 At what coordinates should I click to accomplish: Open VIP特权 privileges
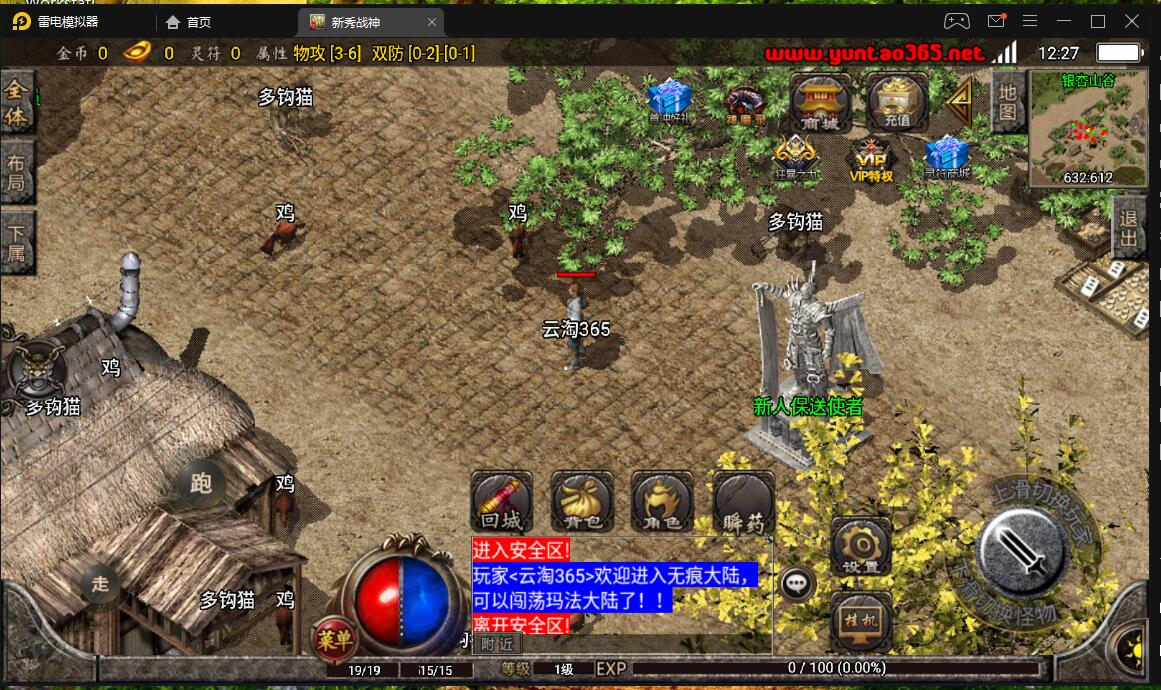click(870, 160)
